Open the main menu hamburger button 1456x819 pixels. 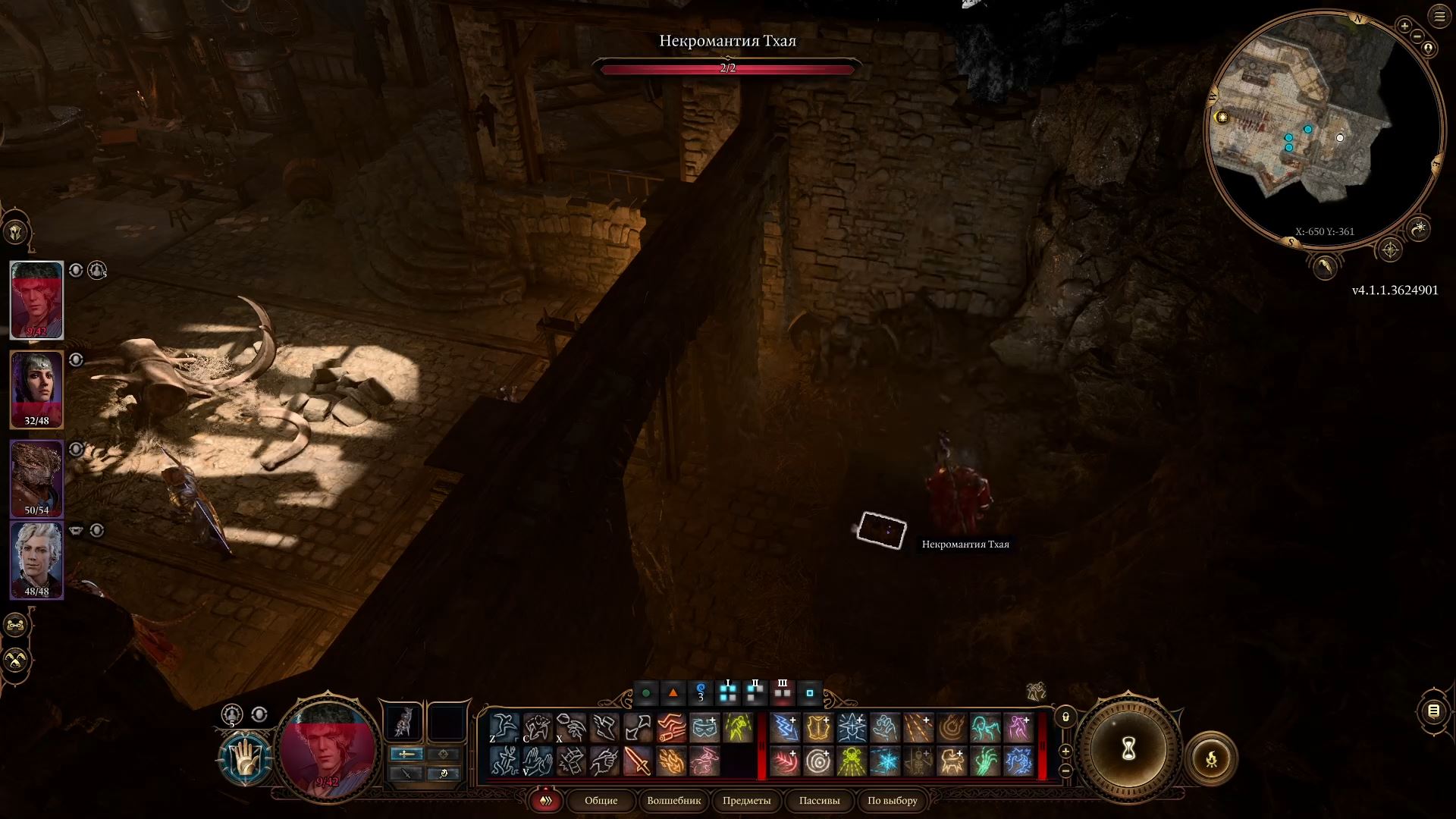tap(1439, 17)
